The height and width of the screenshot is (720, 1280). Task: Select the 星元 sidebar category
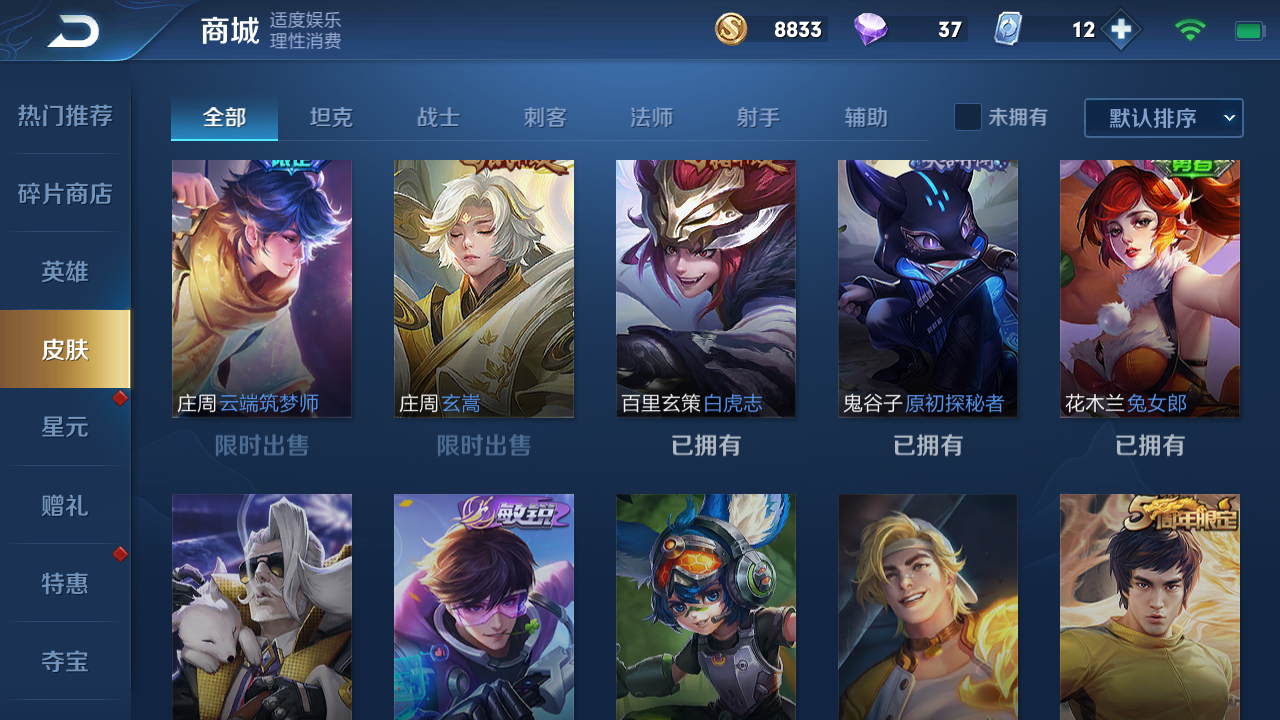(x=65, y=426)
